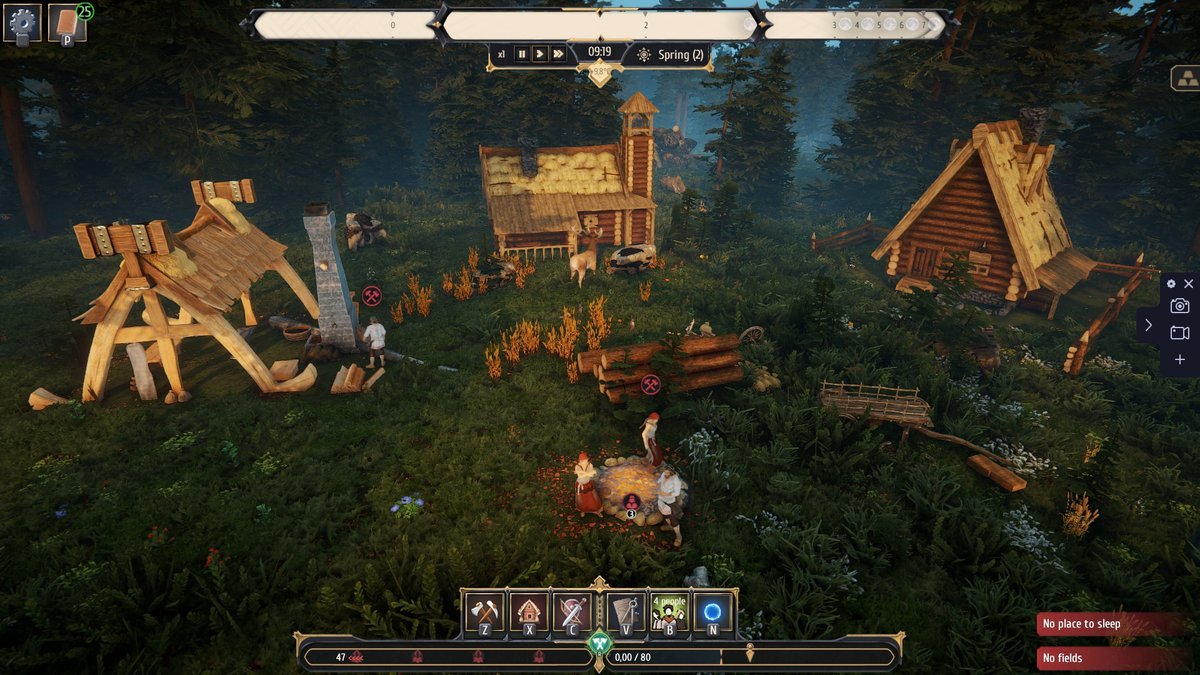
Task: Open the axe and pickaxe jobs menu
Action: point(485,612)
